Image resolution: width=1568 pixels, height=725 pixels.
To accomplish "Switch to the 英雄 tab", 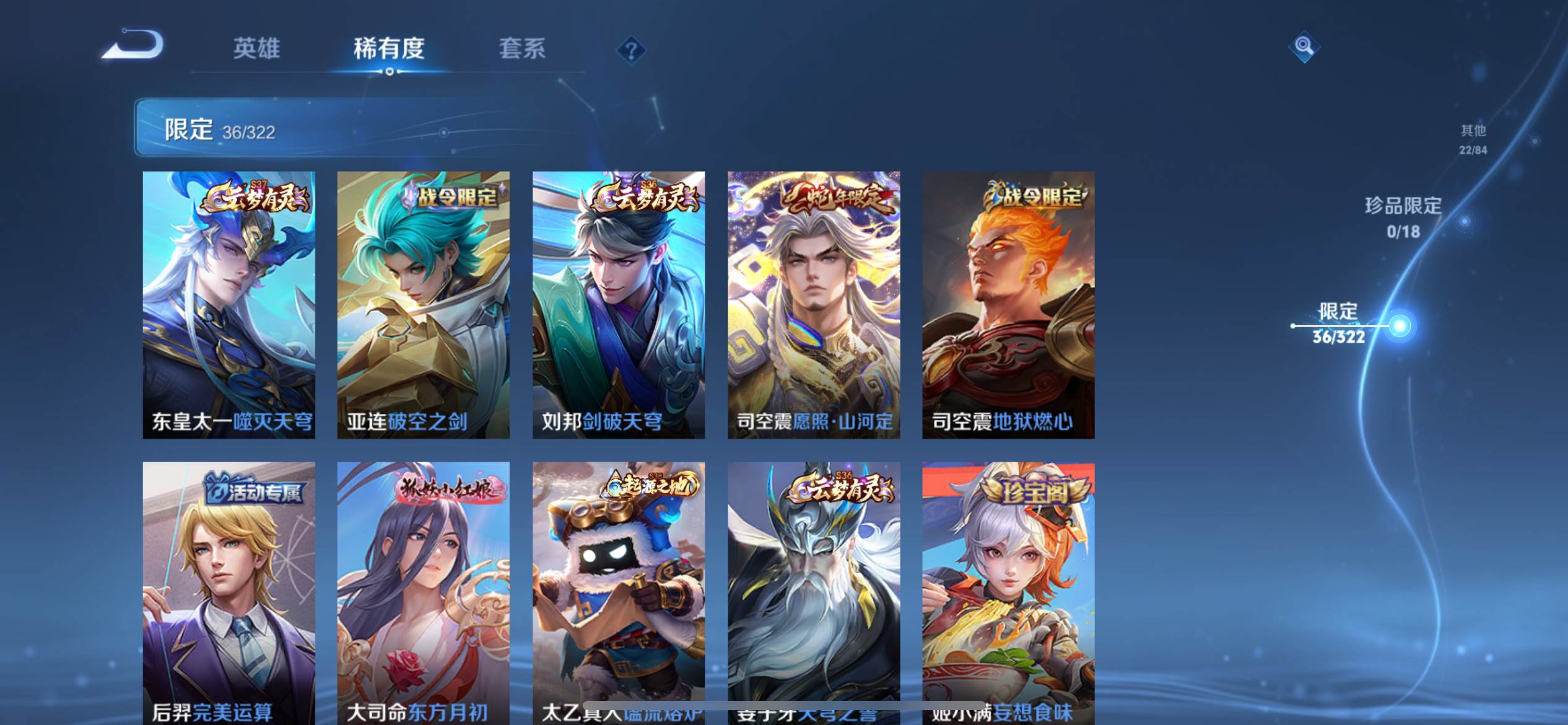I will click(x=256, y=48).
